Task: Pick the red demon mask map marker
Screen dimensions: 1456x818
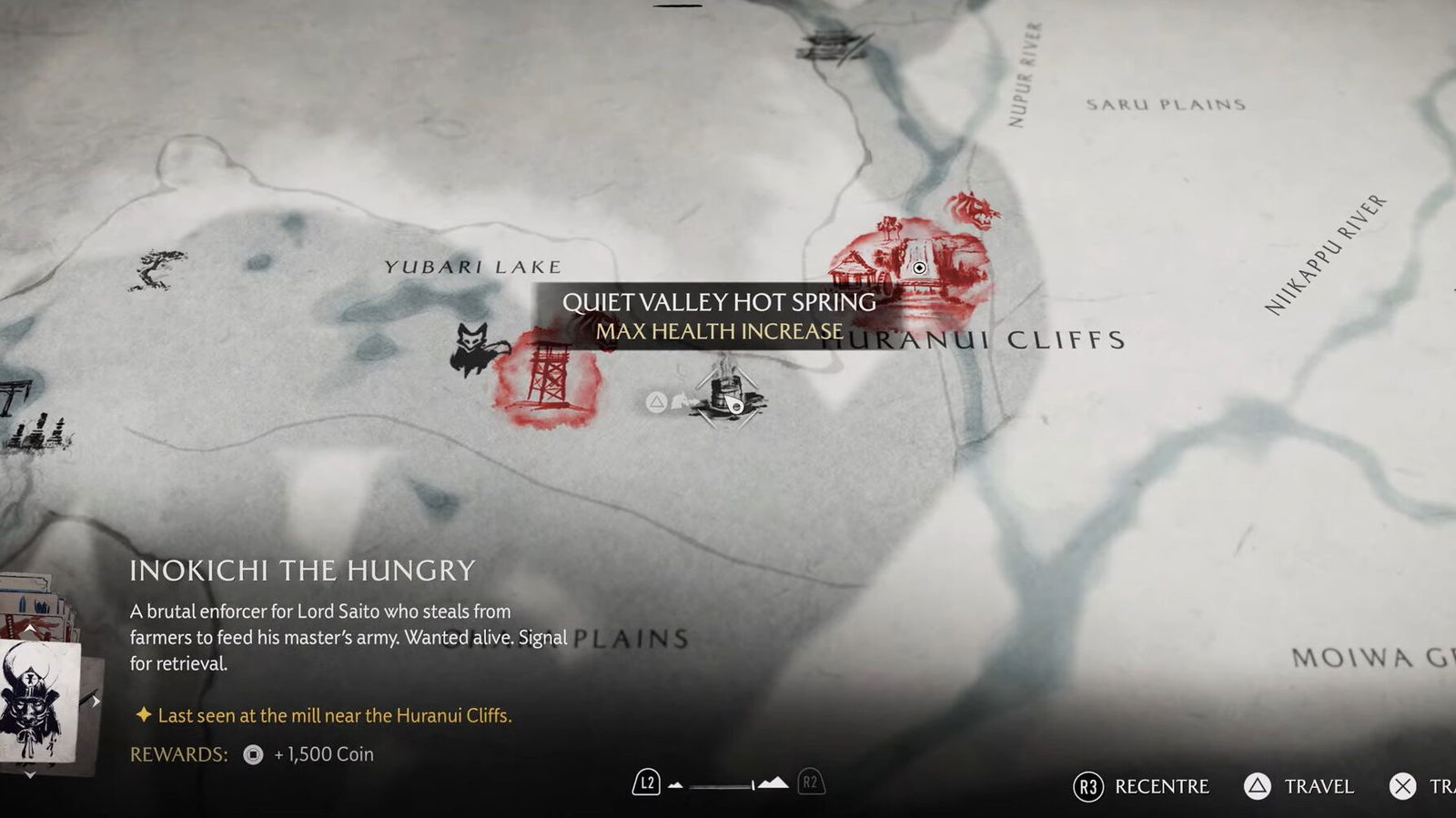Action: (x=974, y=210)
